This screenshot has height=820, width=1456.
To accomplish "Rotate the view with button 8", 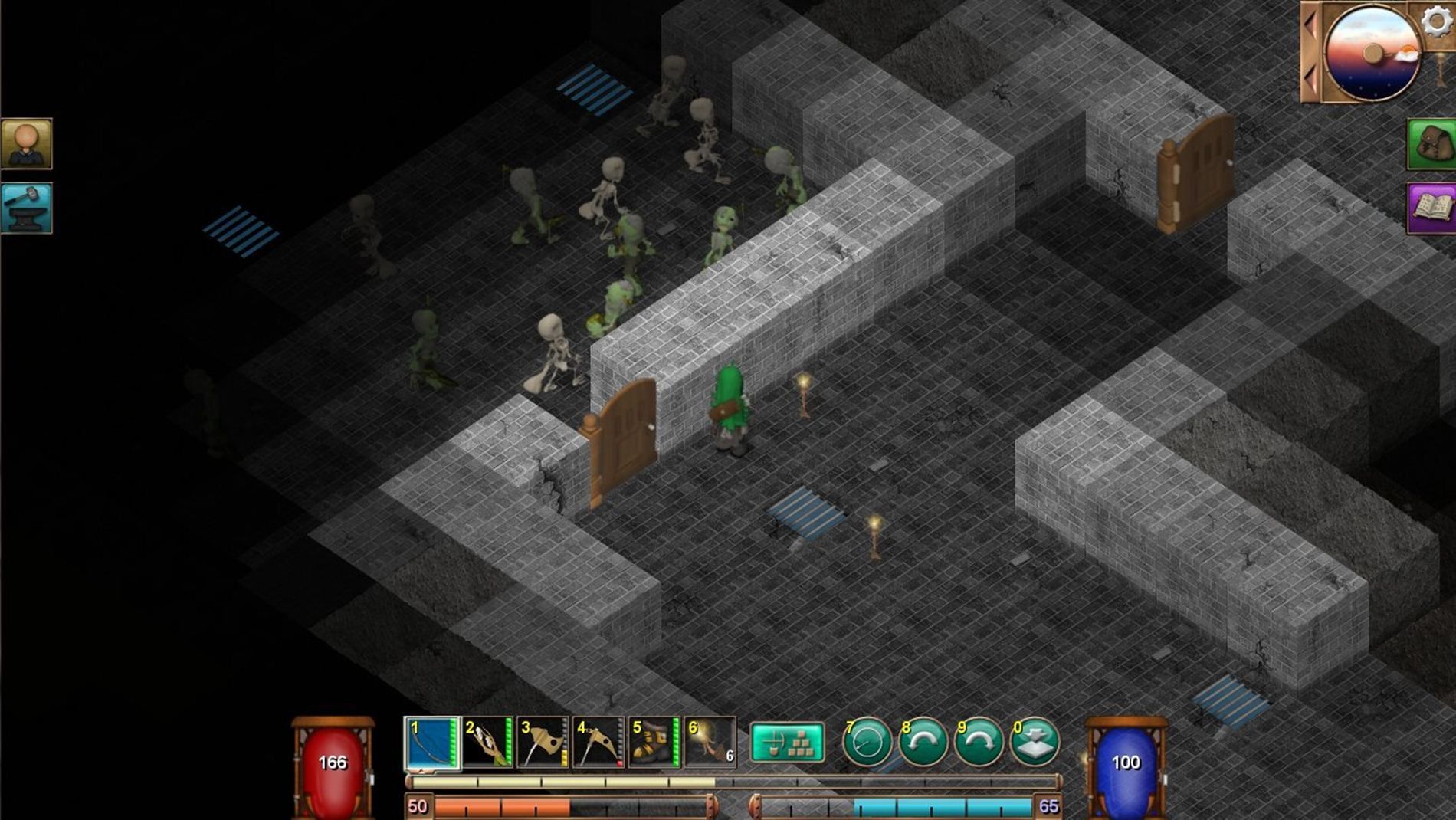I will pos(923,742).
